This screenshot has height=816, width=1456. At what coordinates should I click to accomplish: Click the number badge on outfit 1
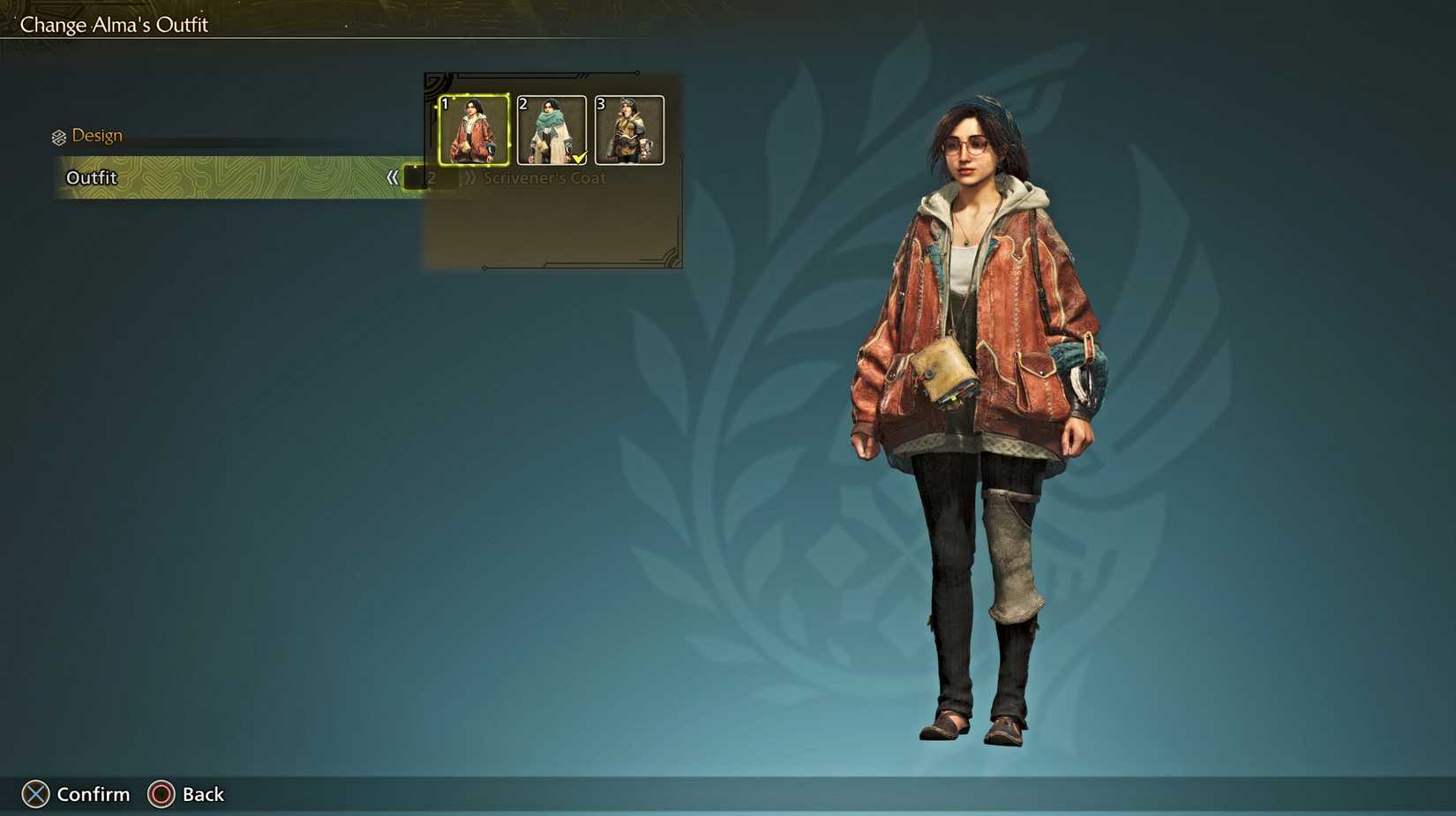[x=445, y=103]
